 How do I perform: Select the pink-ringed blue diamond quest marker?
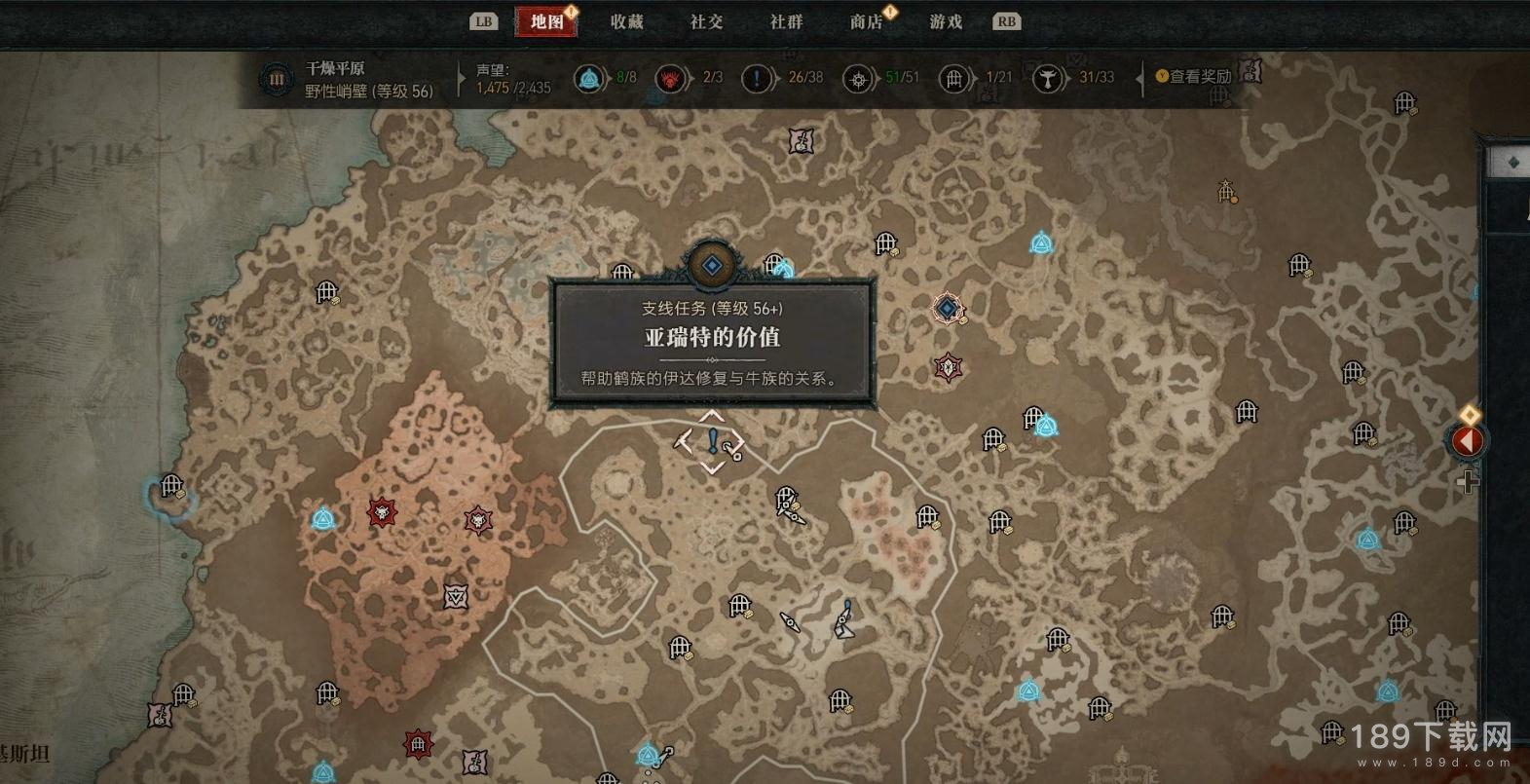[947, 309]
